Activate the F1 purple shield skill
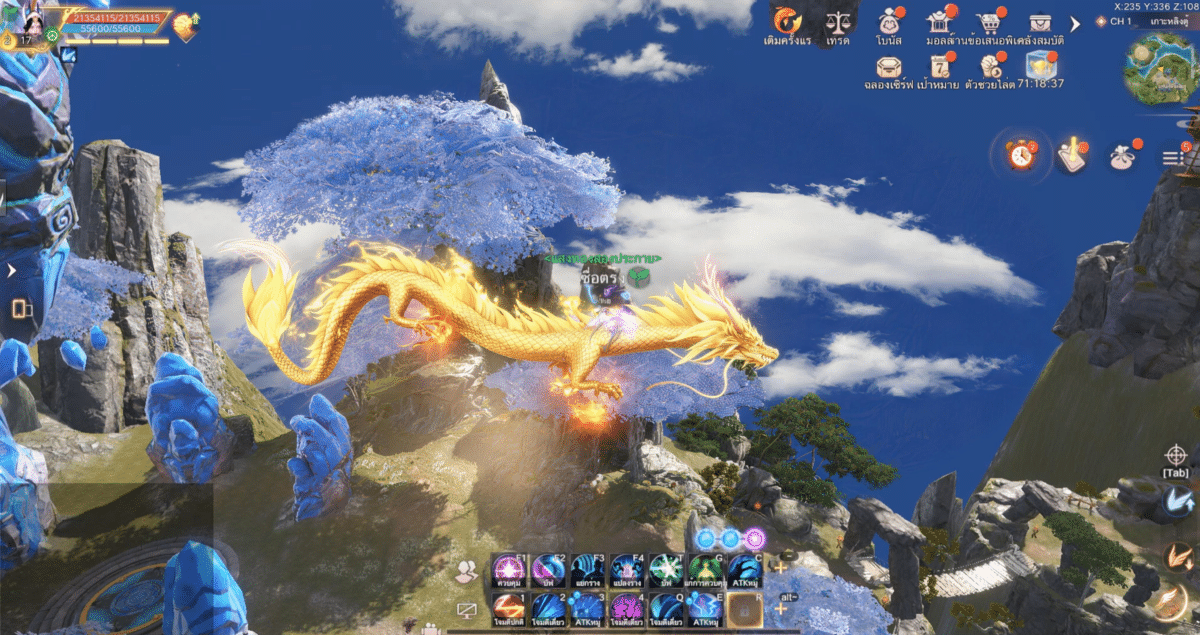 509,571
